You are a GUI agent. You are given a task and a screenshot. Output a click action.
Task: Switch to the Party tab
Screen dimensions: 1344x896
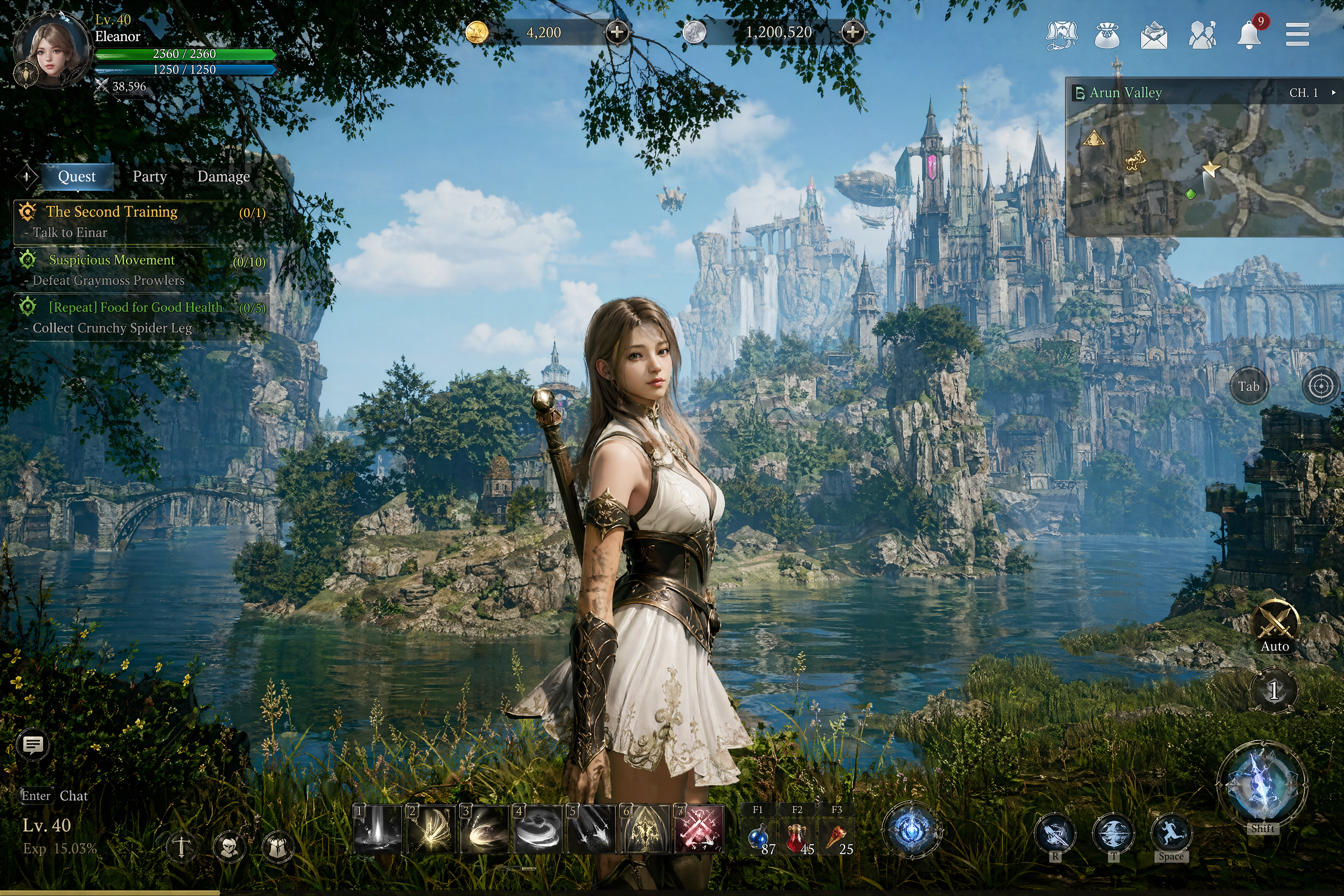(x=150, y=177)
